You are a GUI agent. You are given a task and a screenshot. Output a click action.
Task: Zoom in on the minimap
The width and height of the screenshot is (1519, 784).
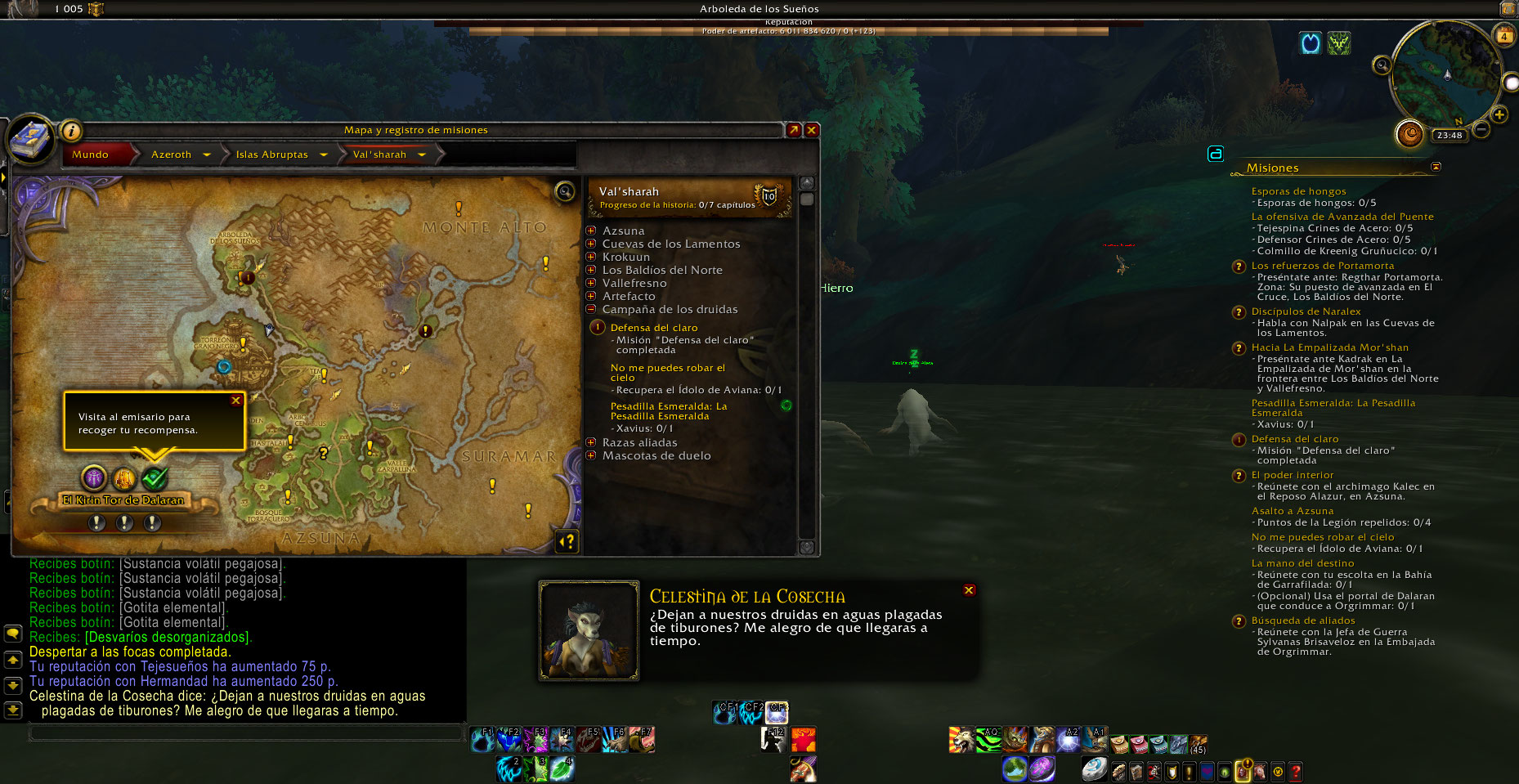tap(1499, 115)
